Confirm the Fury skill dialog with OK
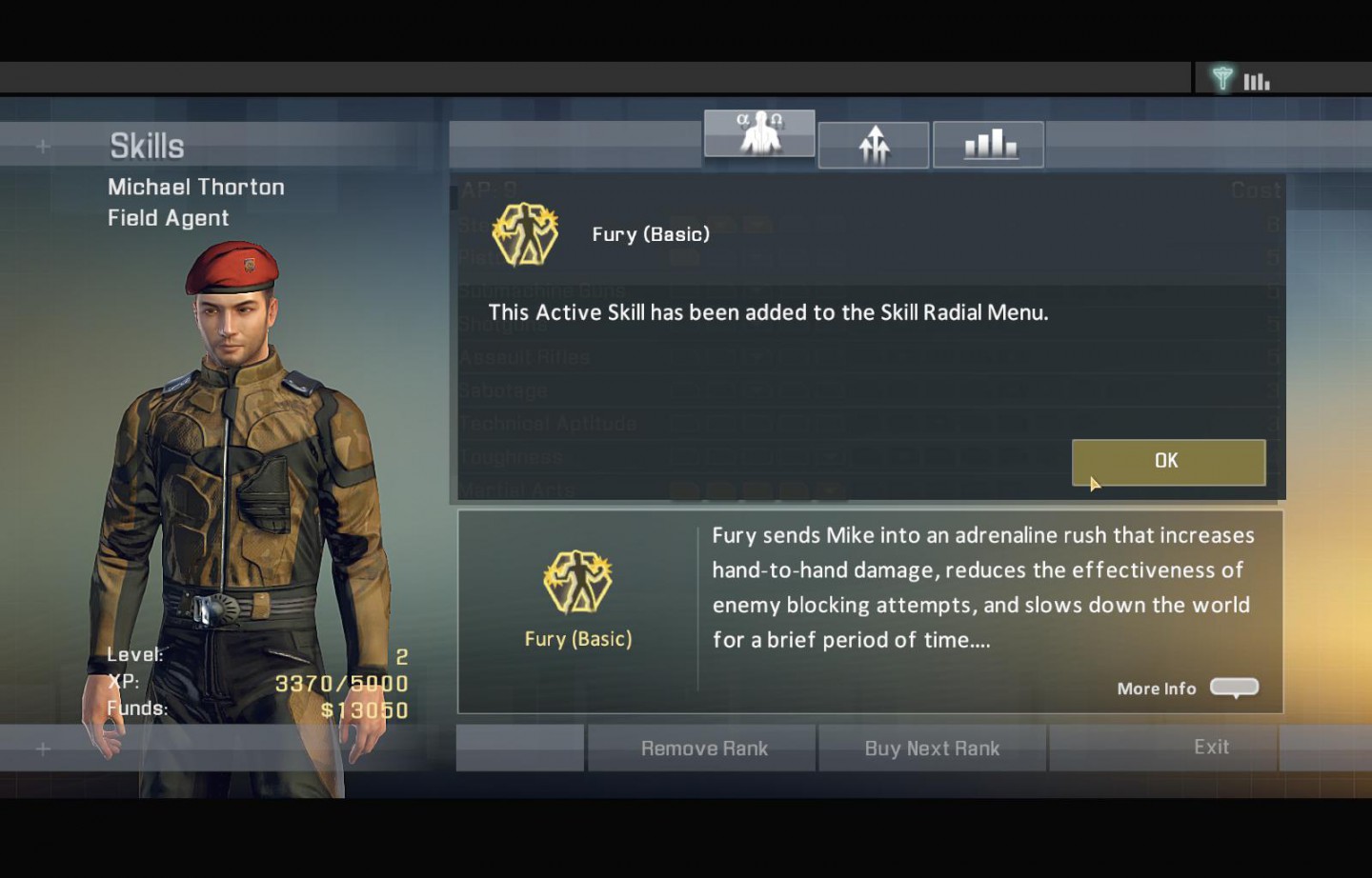The width and height of the screenshot is (1372, 878). 1168,462
